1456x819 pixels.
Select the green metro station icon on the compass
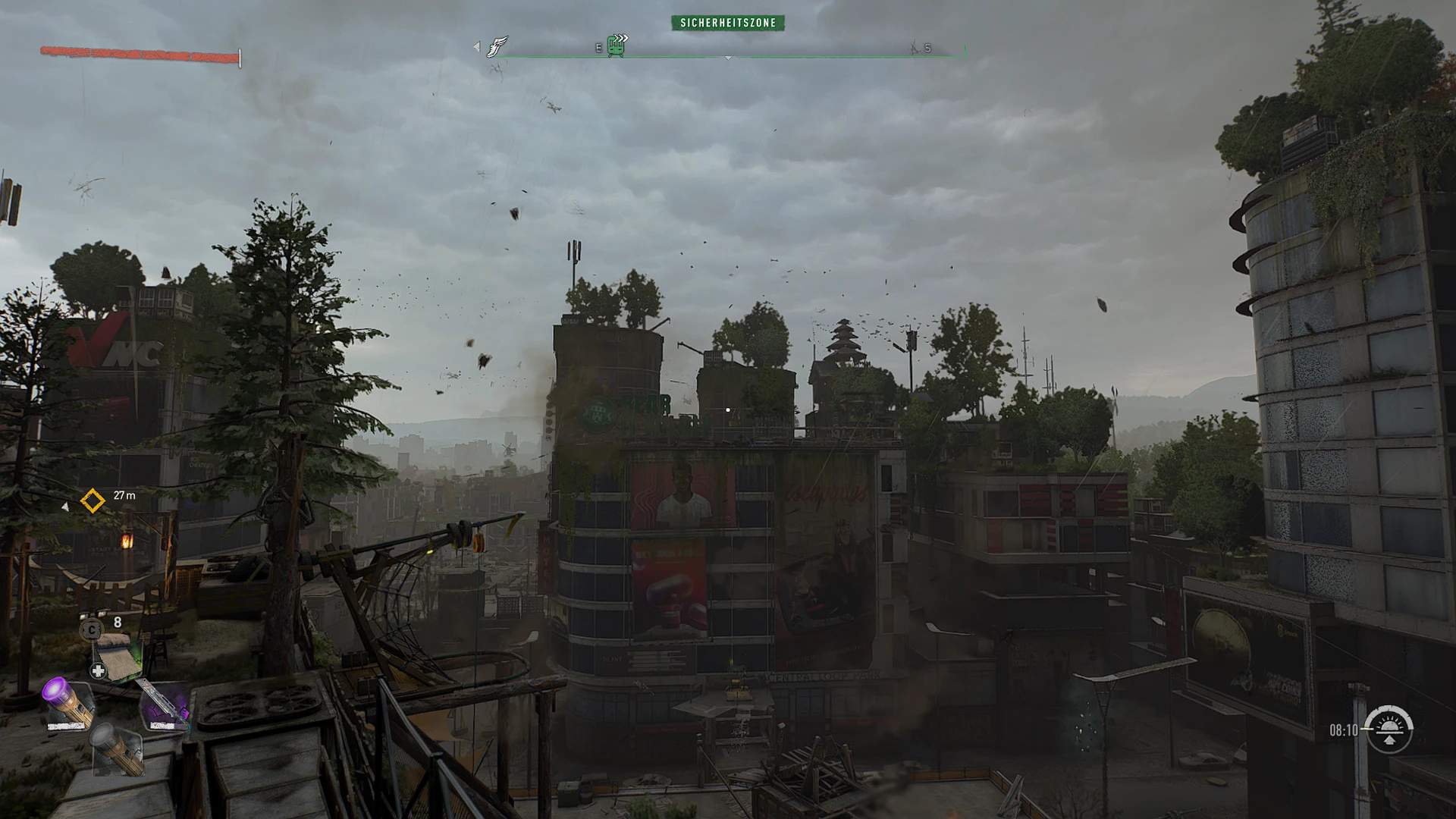point(615,47)
